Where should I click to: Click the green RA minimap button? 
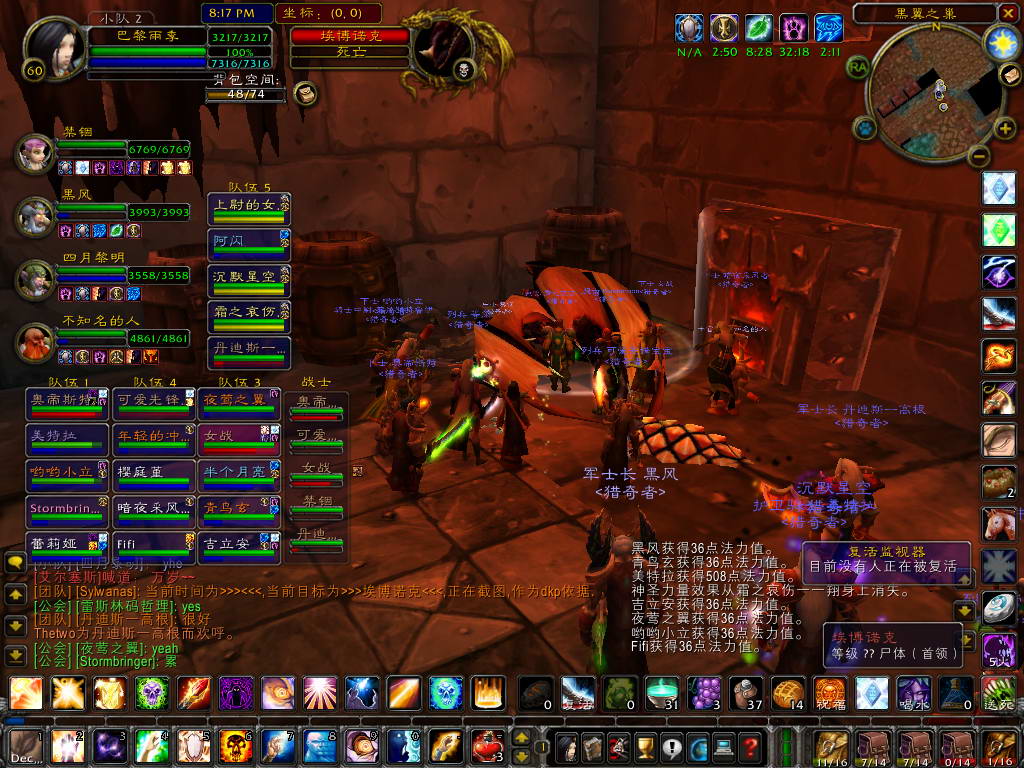[x=858, y=66]
